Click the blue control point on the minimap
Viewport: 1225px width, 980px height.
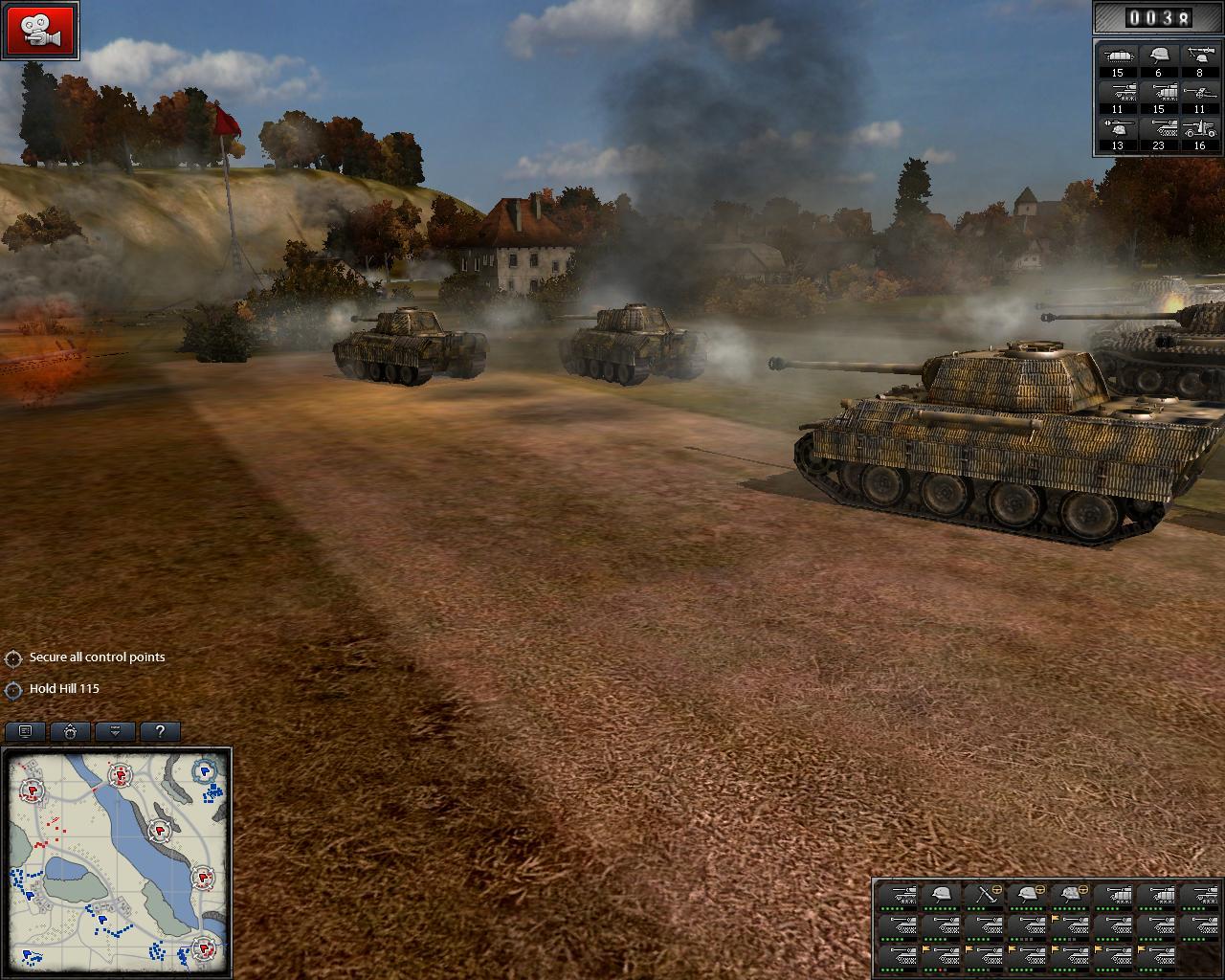point(205,770)
